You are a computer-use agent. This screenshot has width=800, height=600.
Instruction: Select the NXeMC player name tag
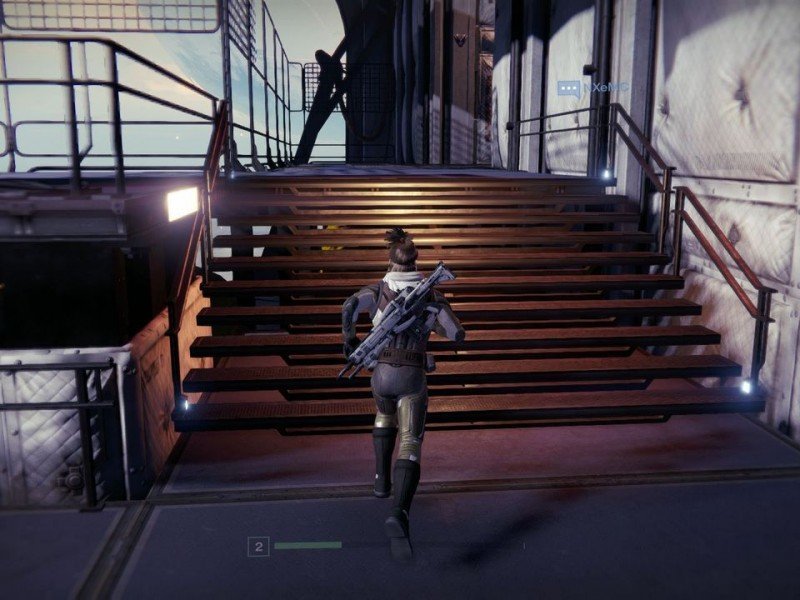[x=606, y=88]
